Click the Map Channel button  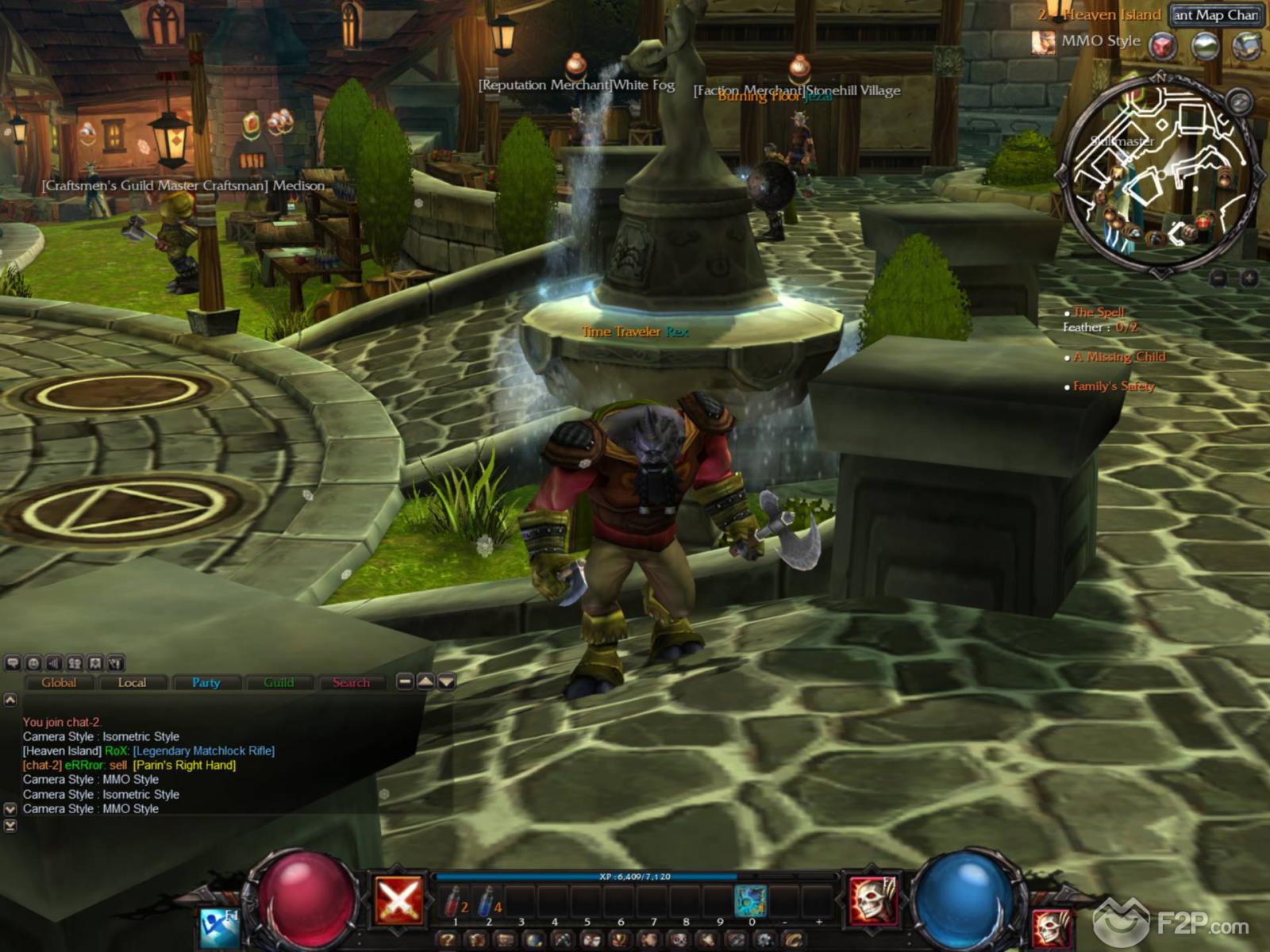coord(1215,15)
